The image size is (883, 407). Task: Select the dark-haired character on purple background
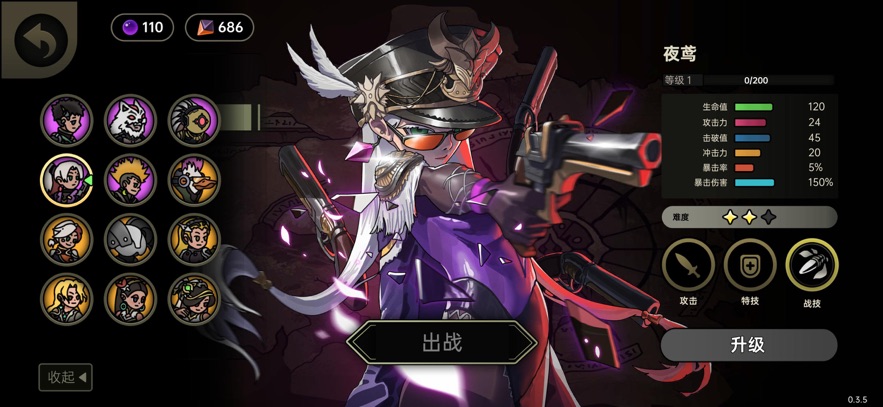[x=66, y=120]
